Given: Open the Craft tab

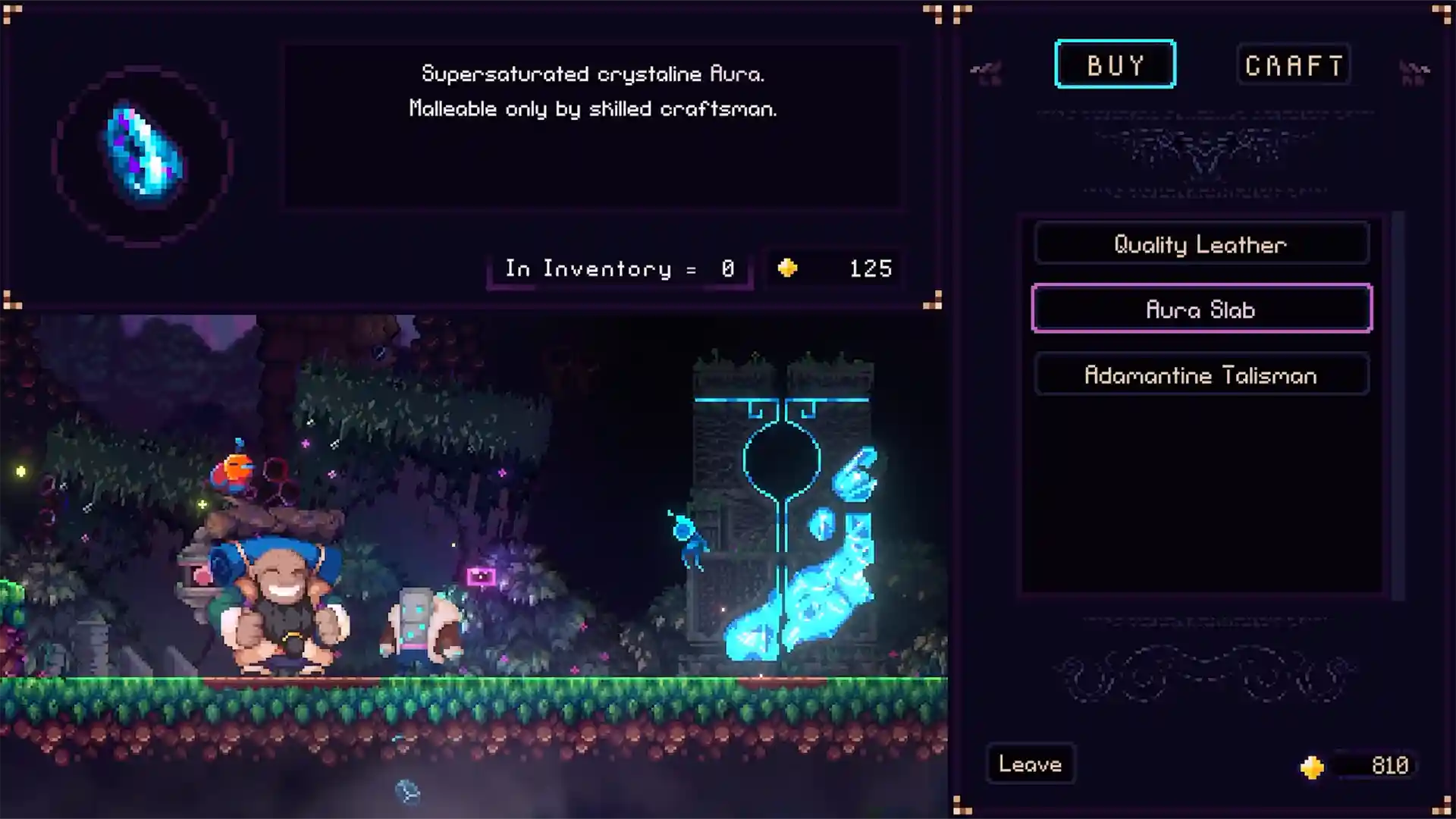Looking at the screenshot, I should 1294,65.
